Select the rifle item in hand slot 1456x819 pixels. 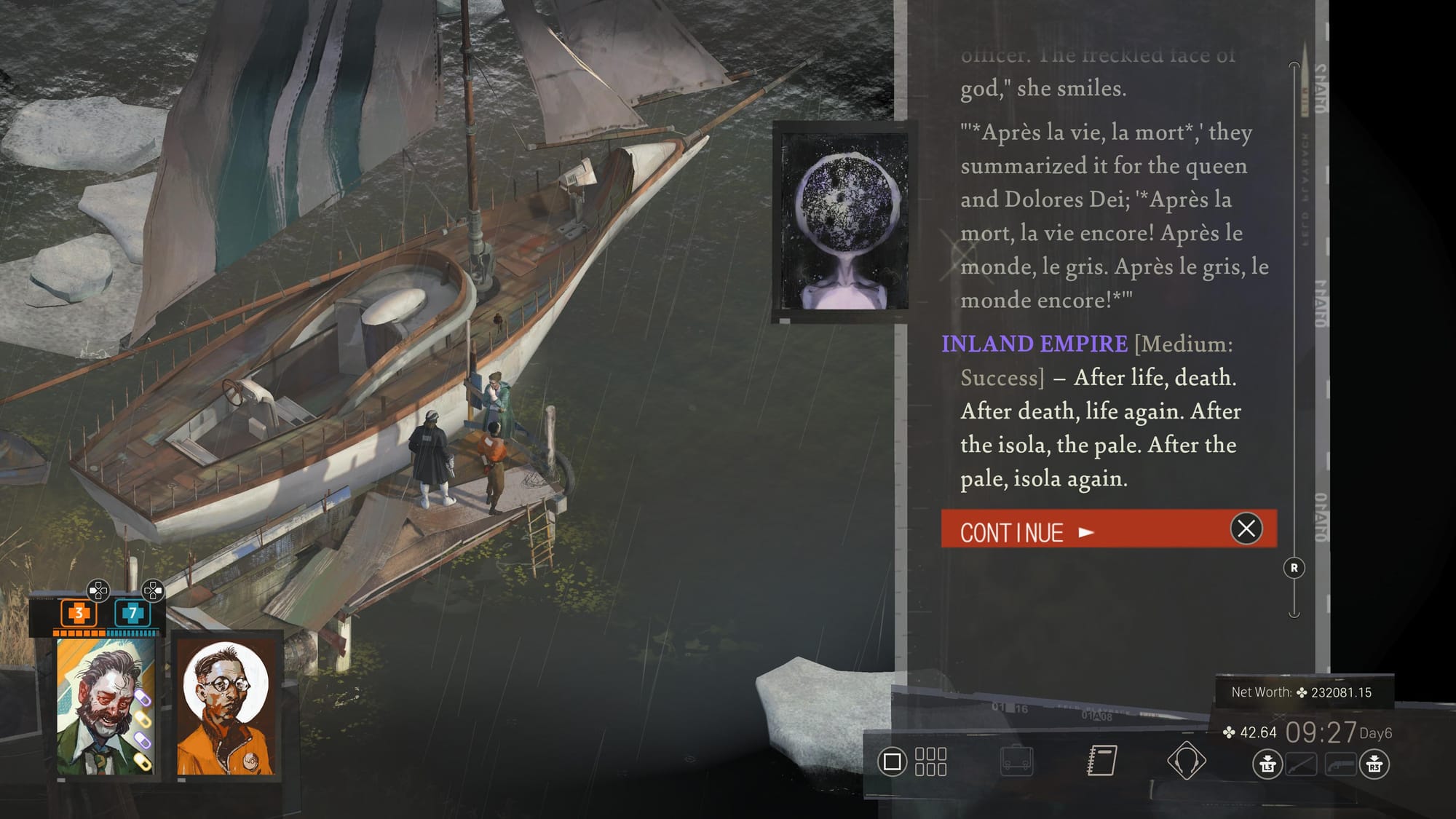tap(1301, 765)
